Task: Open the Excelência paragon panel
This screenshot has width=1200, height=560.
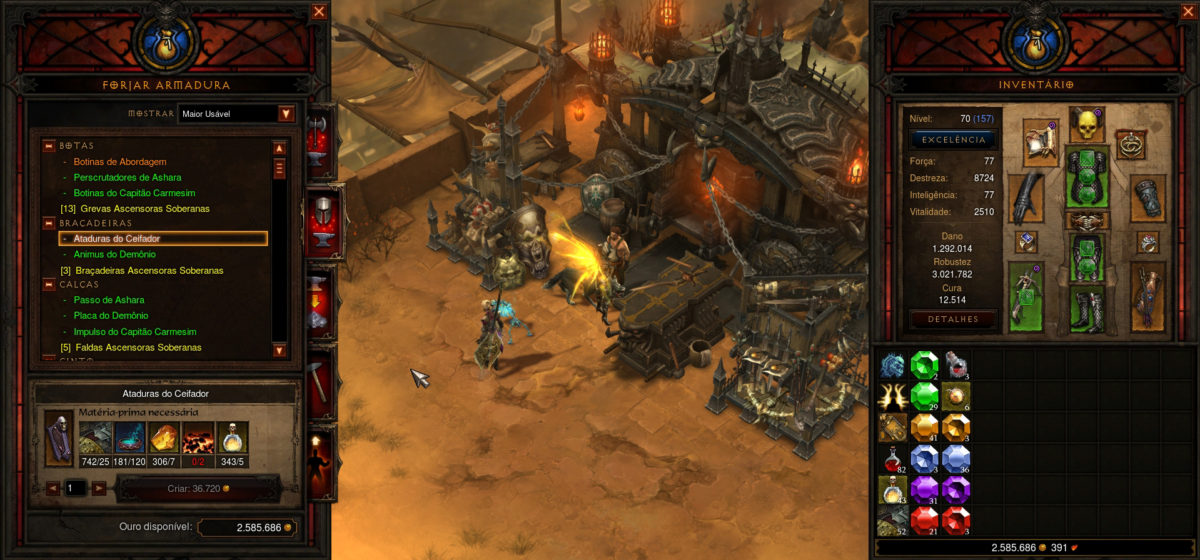Action: (x=953, y=140)
